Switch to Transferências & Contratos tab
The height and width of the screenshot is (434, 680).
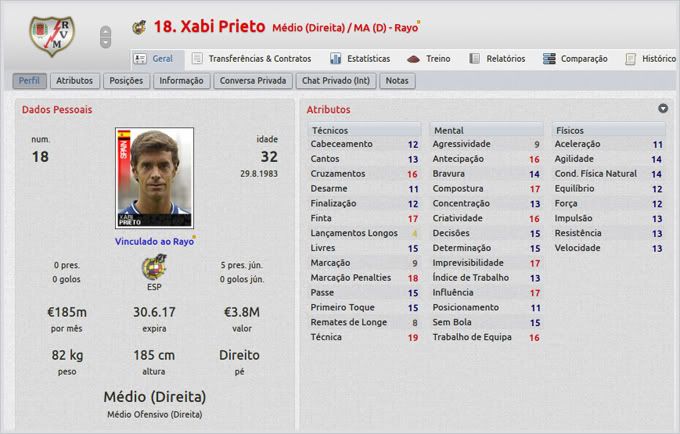(x=251, y=59)
